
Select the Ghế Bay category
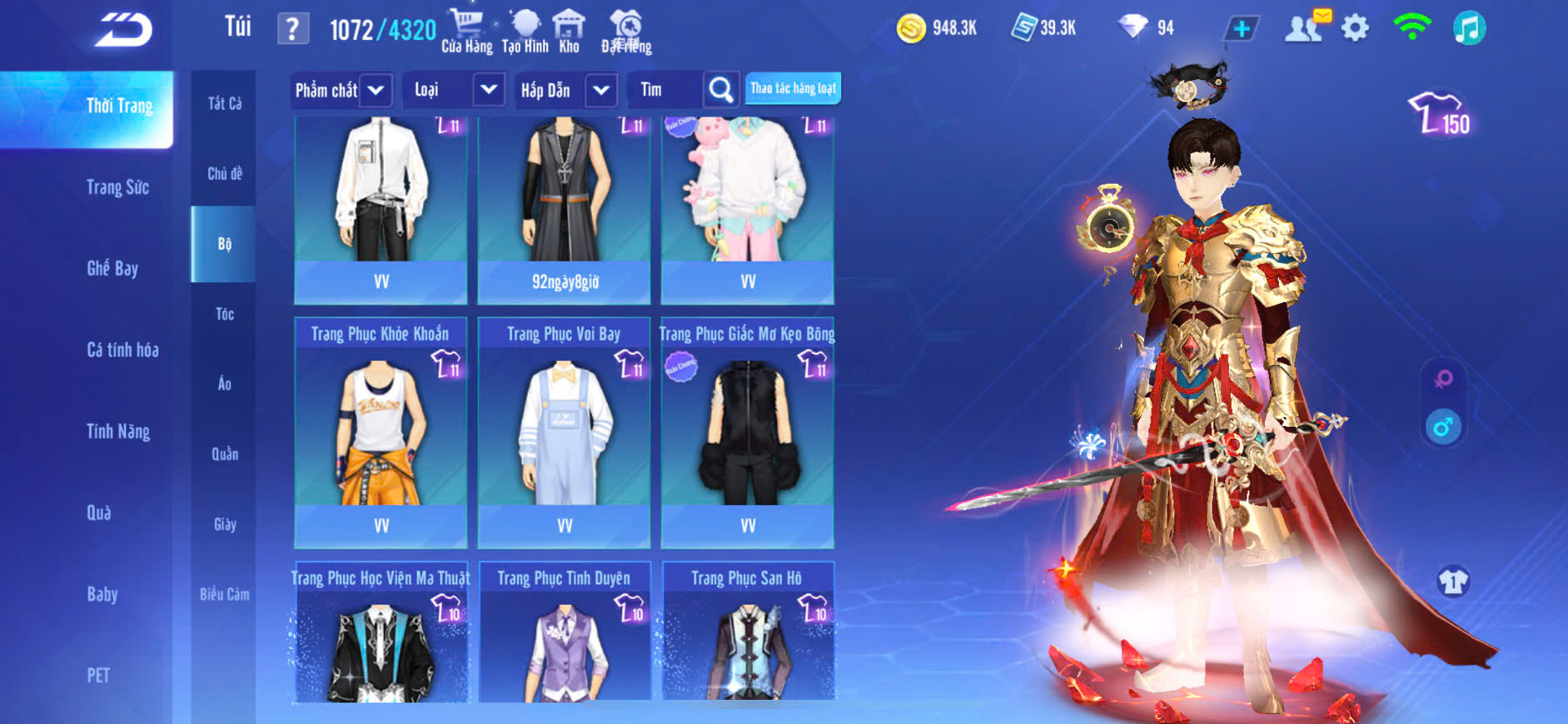point(112,268)
